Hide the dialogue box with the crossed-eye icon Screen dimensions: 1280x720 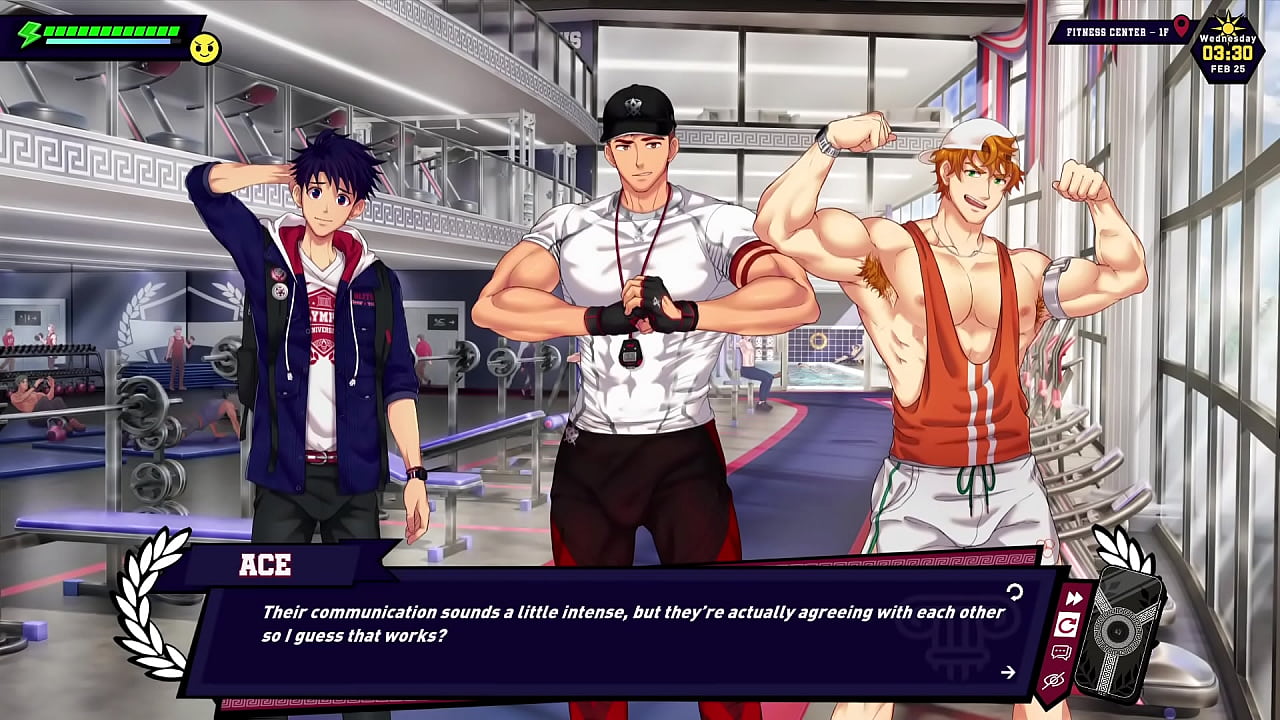[1053, 681]
